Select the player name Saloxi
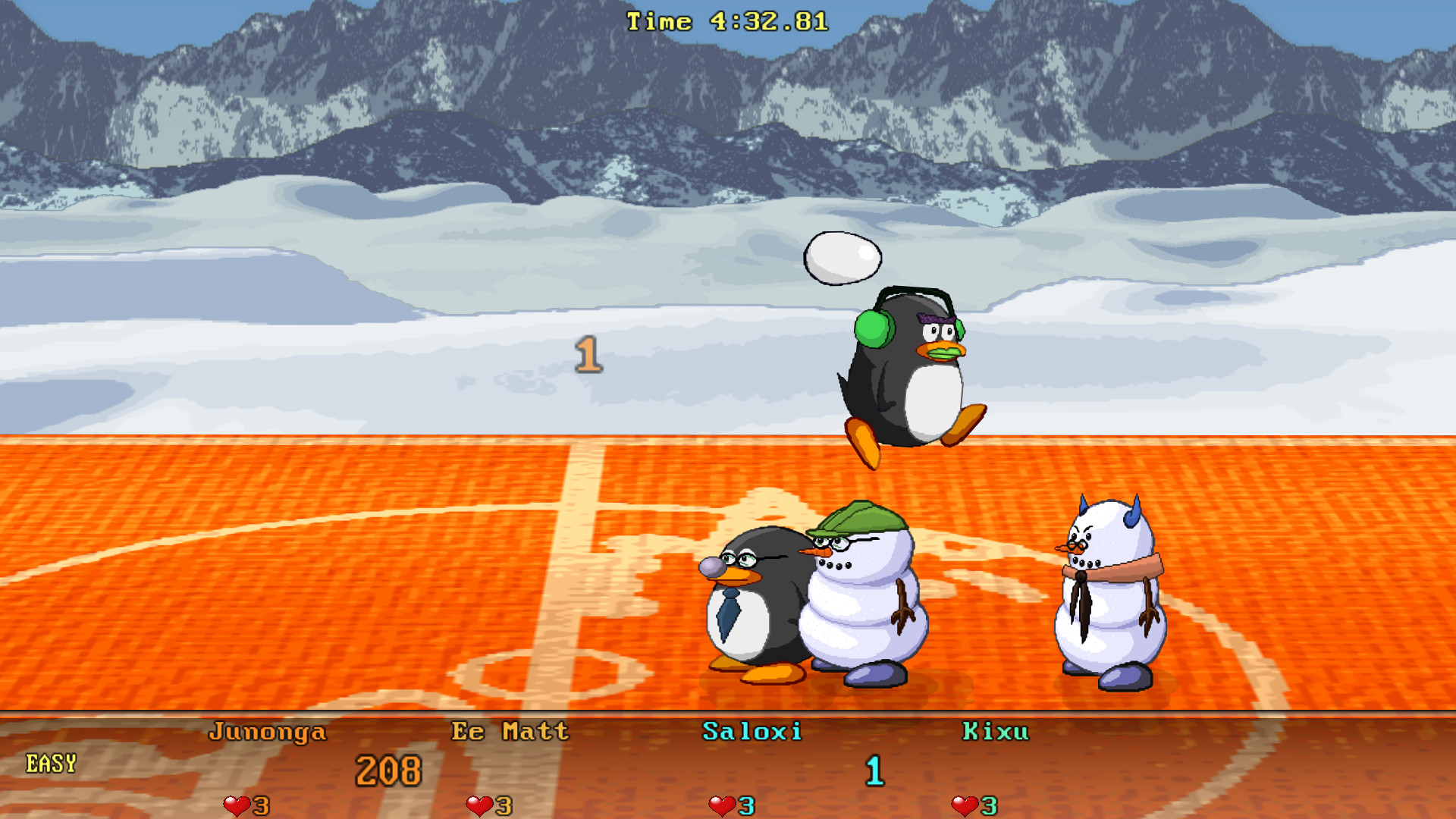 point(754,730)
